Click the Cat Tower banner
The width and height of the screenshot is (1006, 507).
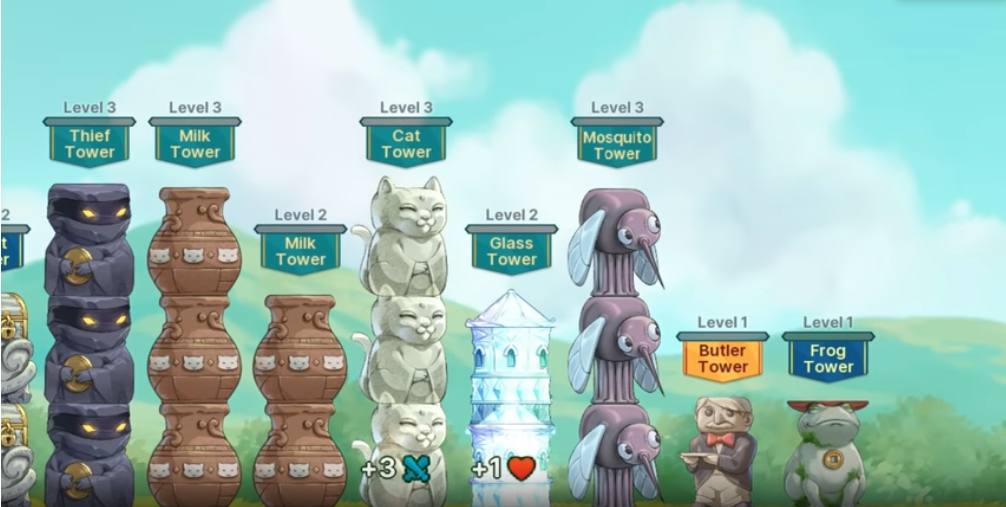point(406,143)
